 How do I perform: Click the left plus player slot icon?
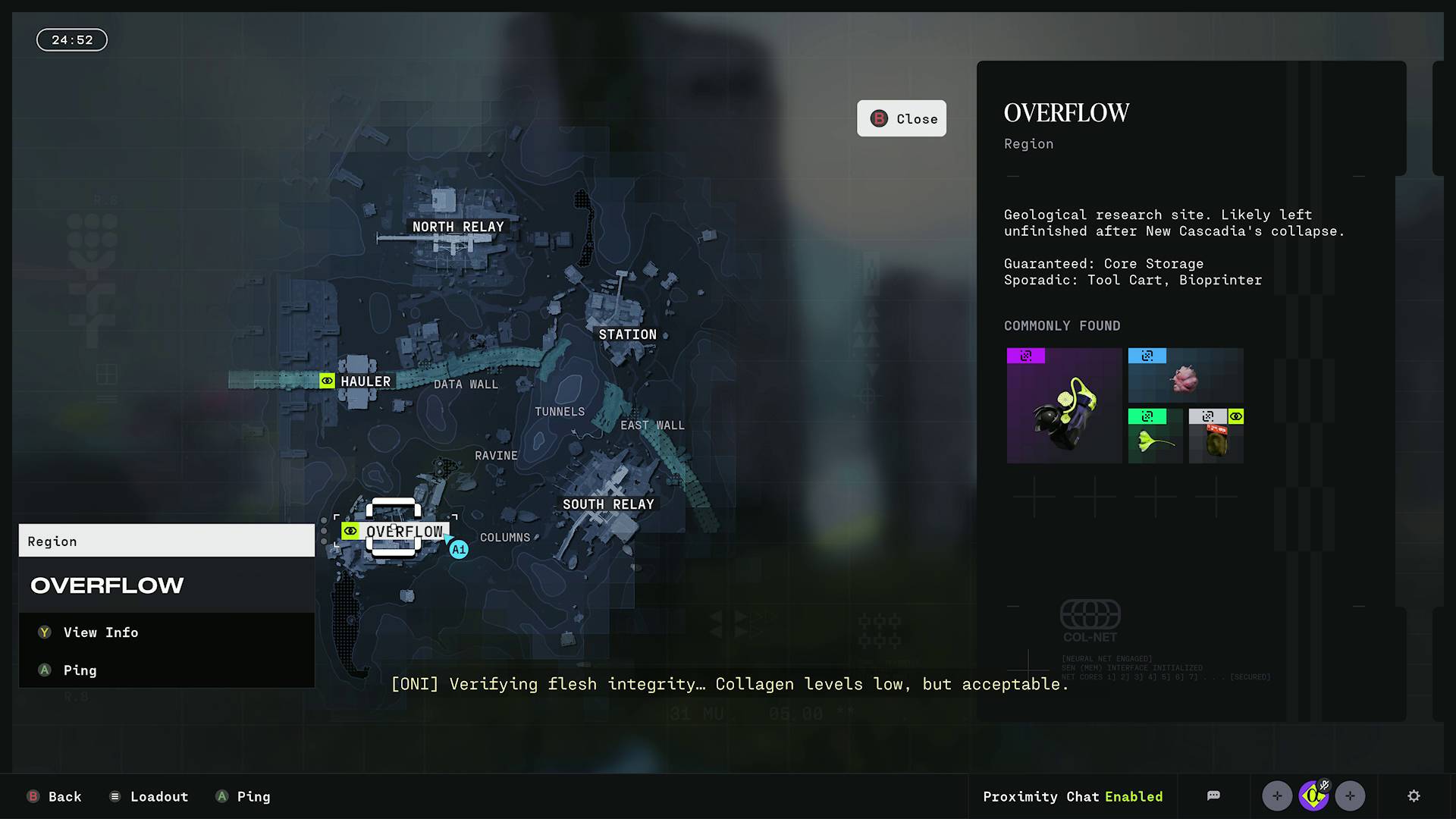[1277, 795]
